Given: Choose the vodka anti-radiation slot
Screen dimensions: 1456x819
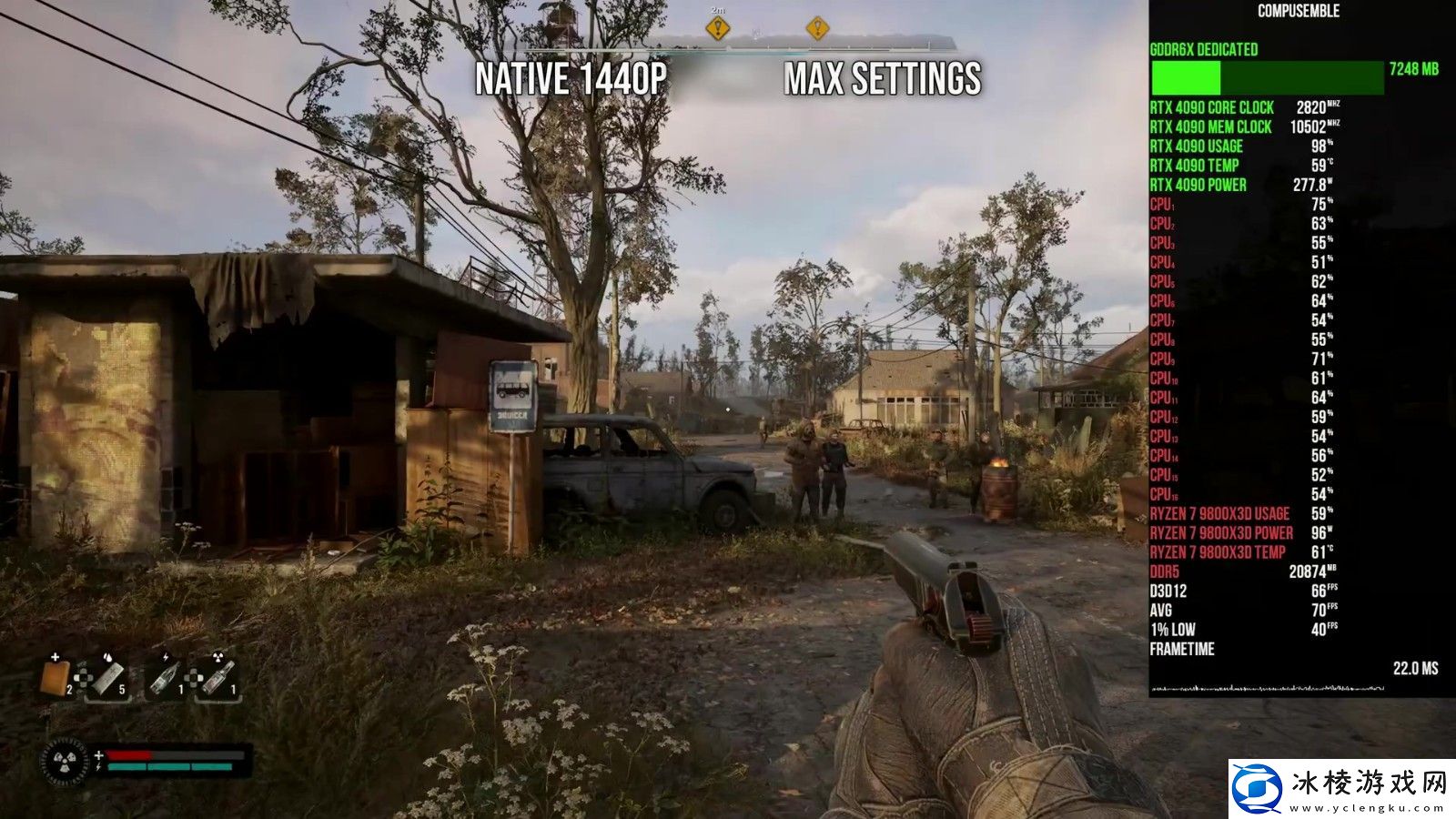Looking at the screenshot, I should click(x=218, y=678).
